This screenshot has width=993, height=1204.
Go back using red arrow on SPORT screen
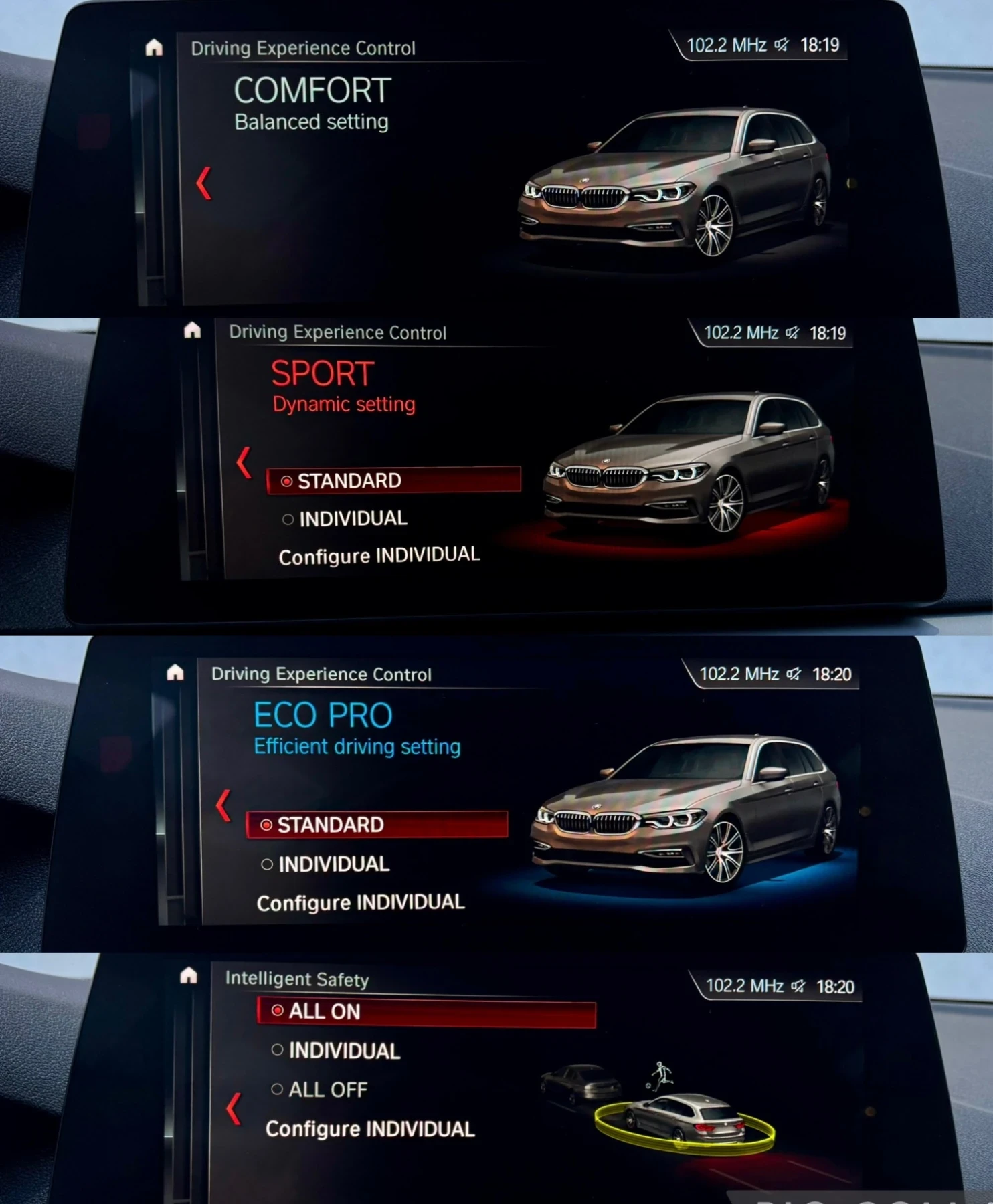coord(244,462)
